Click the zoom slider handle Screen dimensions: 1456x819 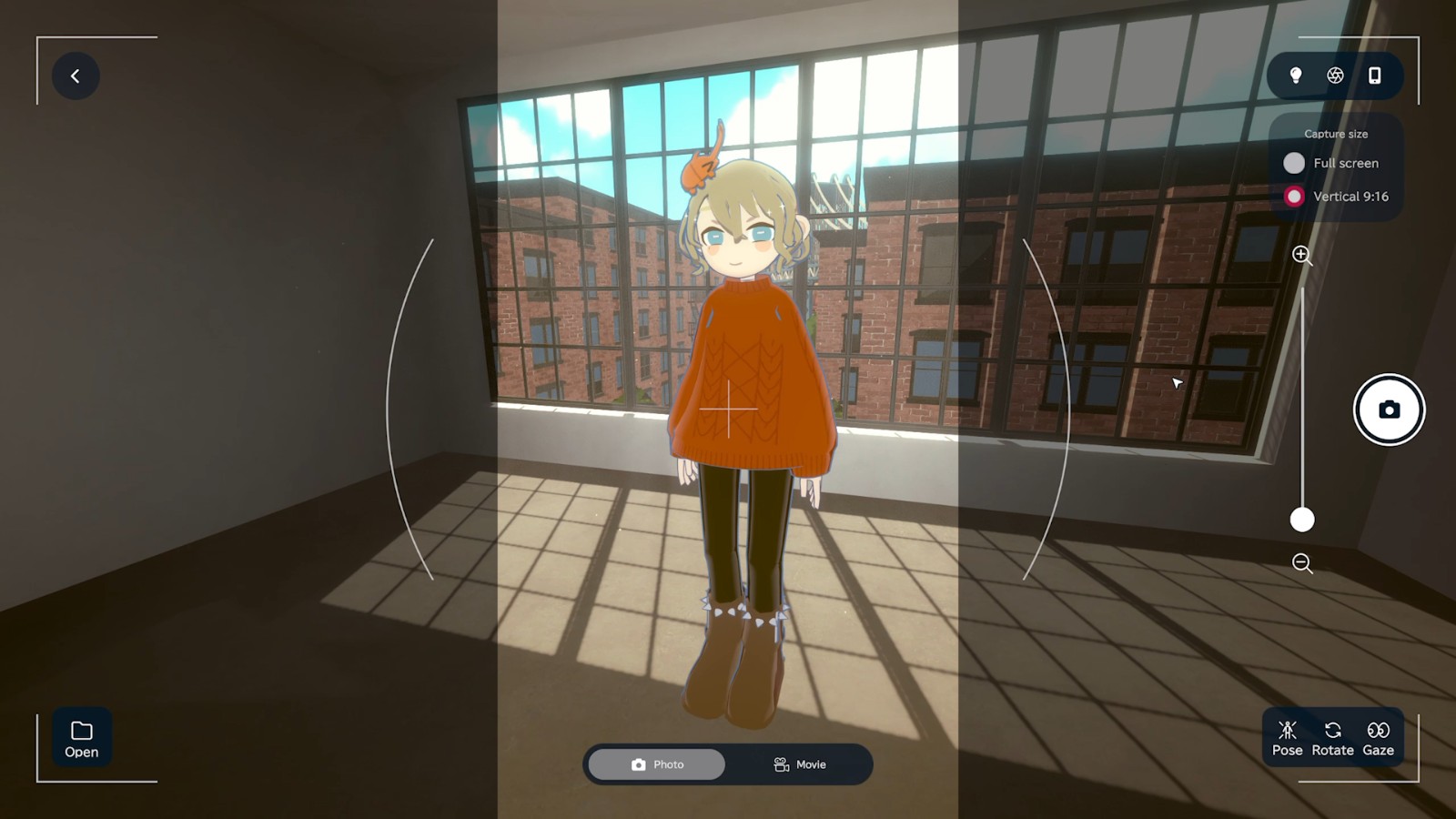point(1302,520)
